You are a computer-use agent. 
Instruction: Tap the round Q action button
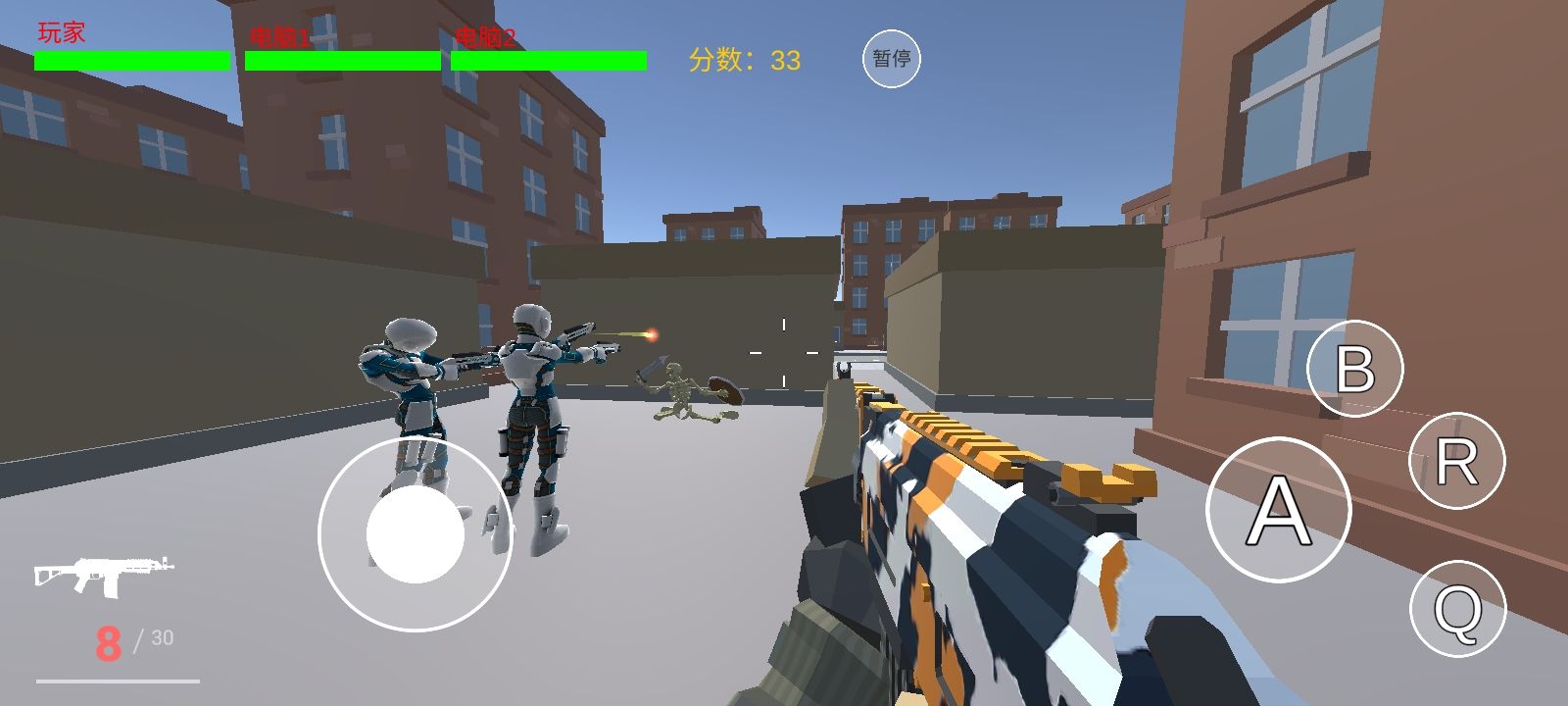click(x=1457, y=609)
